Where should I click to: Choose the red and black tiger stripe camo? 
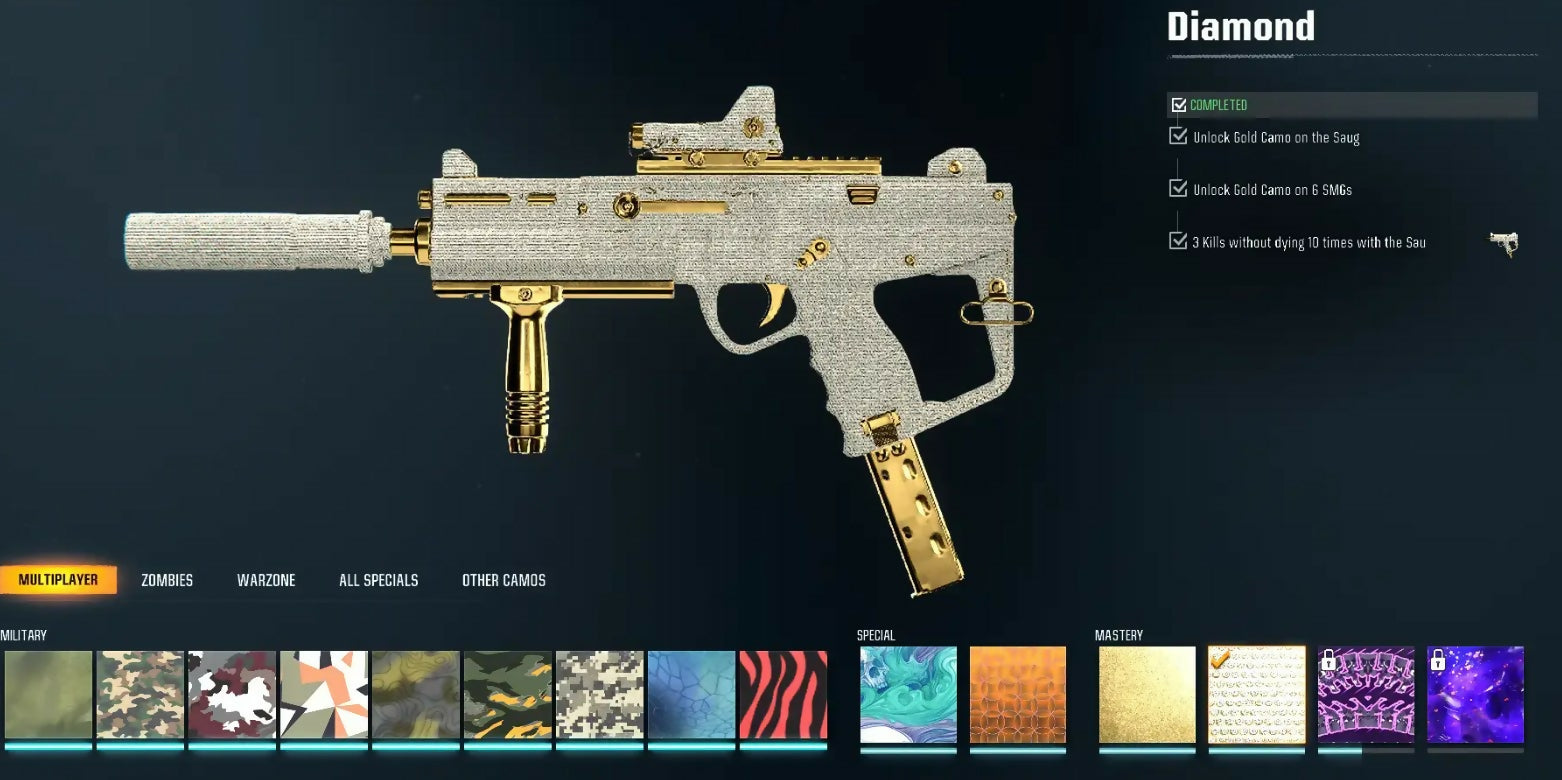[783, 695]
